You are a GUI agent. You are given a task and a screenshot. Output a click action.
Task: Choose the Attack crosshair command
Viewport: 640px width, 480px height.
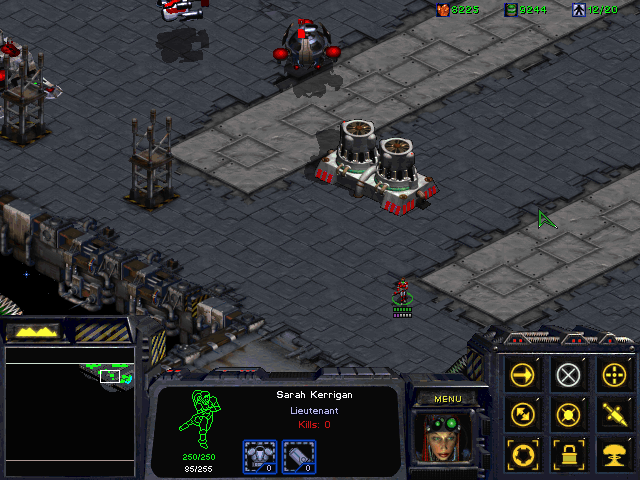[612, 375]
